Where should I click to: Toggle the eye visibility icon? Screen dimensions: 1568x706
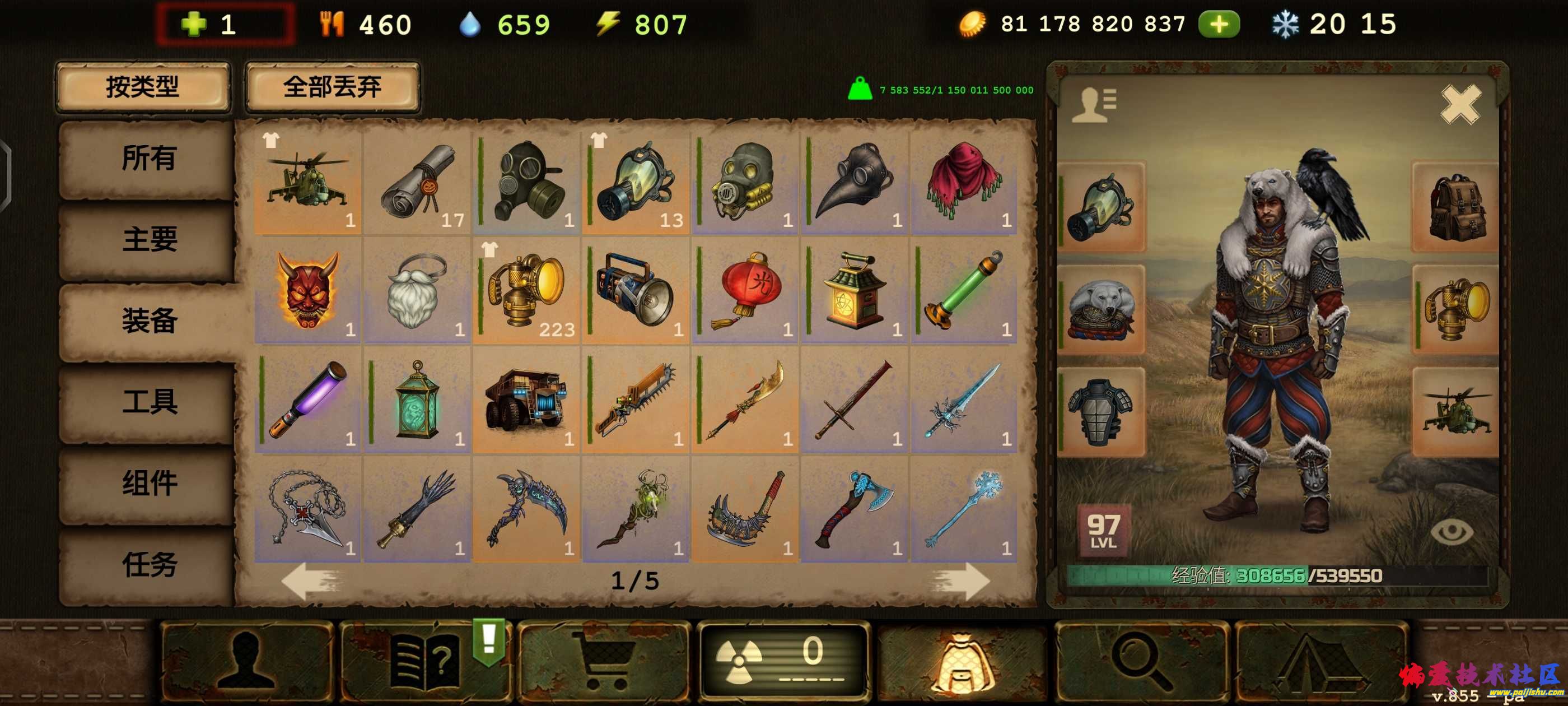1451,532
